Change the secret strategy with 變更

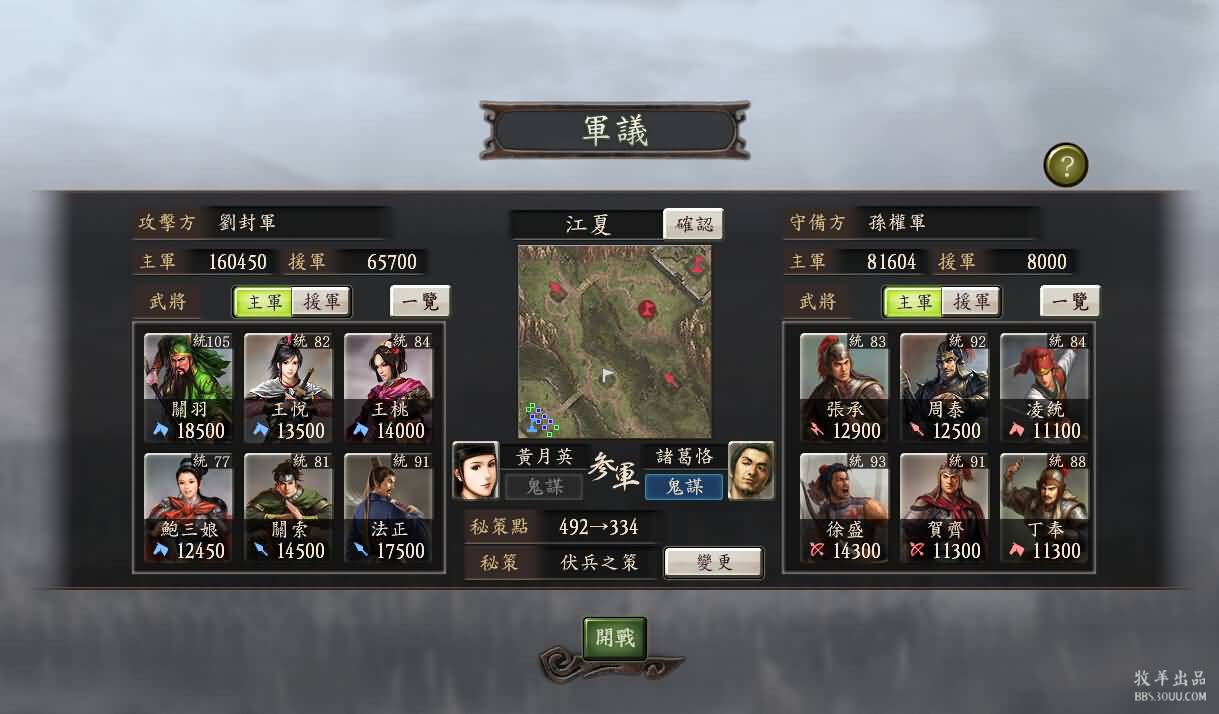coord(713,562)
